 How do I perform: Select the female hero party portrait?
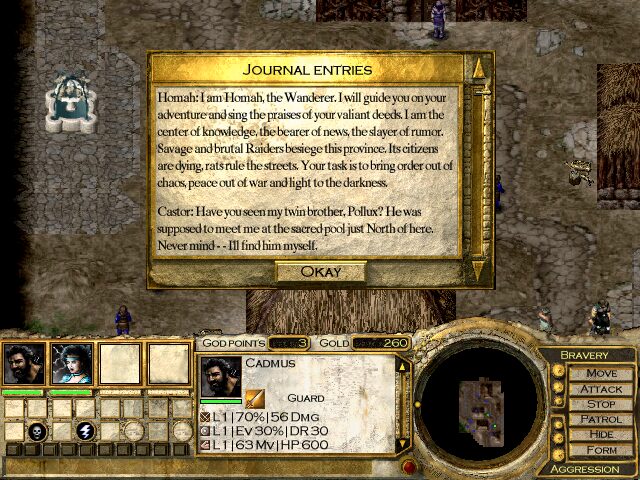[x=72, y=364]
